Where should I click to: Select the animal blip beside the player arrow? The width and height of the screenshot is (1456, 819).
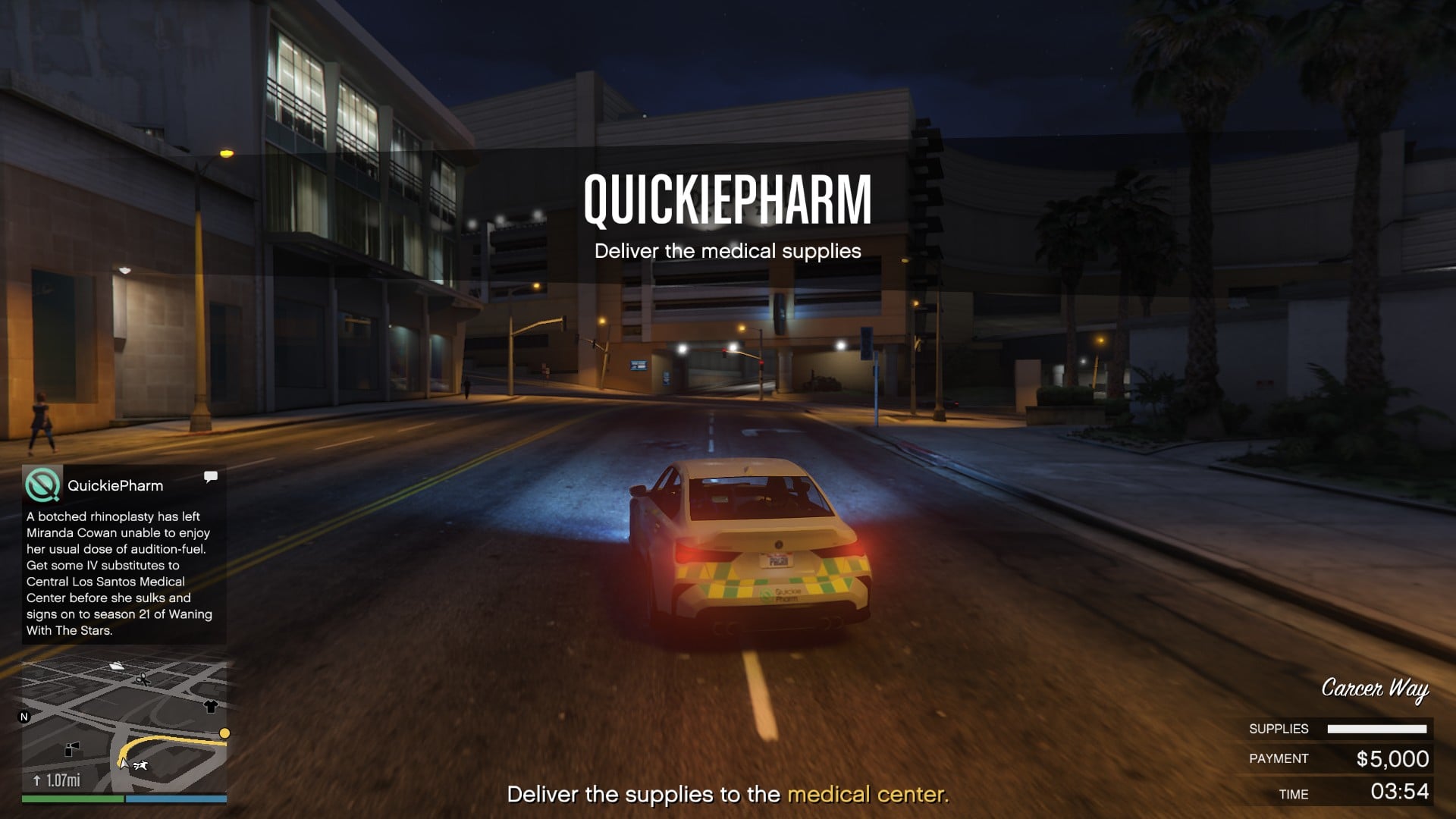pyautogui.click(x=140, y=765)
